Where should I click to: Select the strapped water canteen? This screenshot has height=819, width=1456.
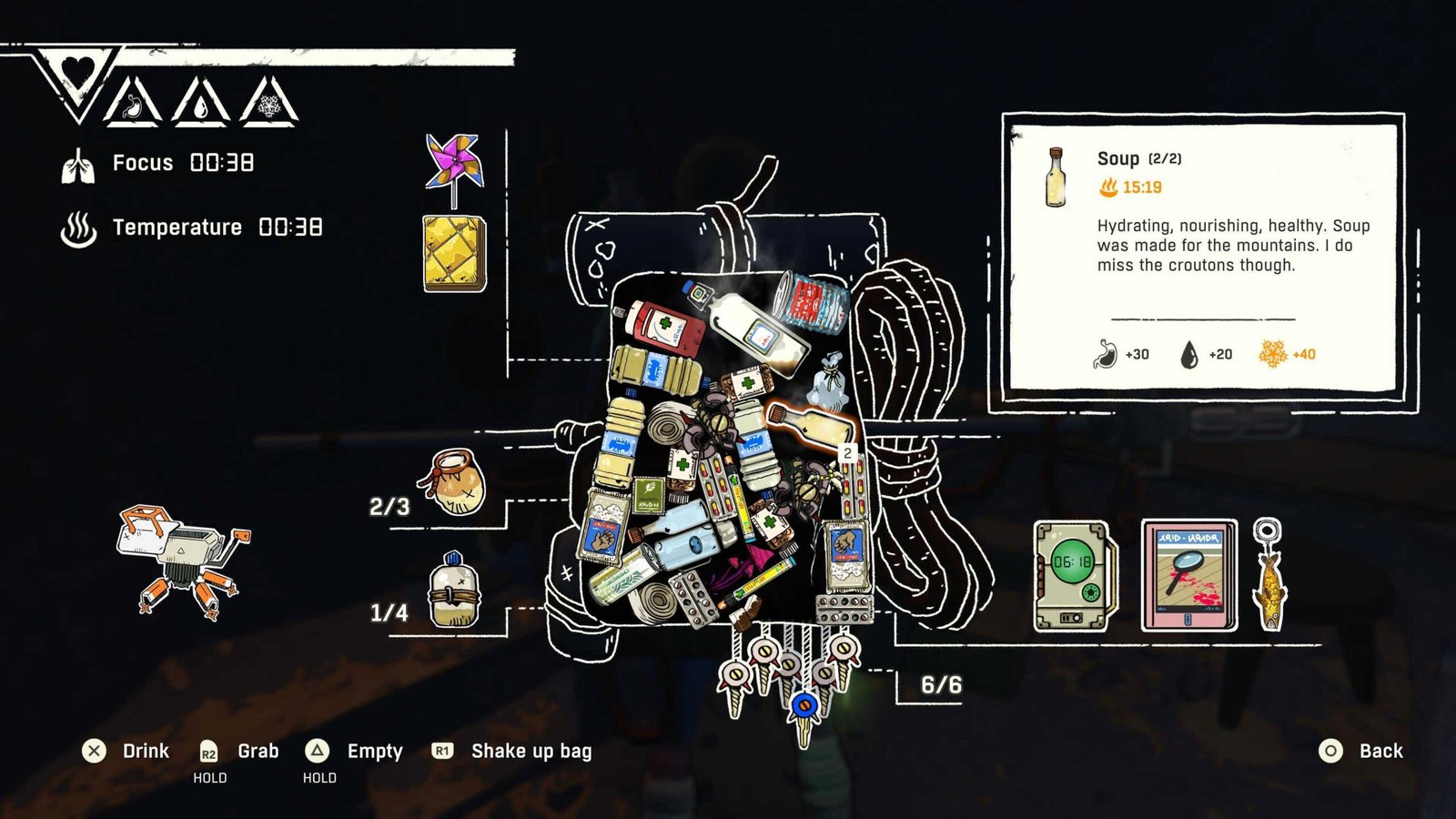(454, 591)
